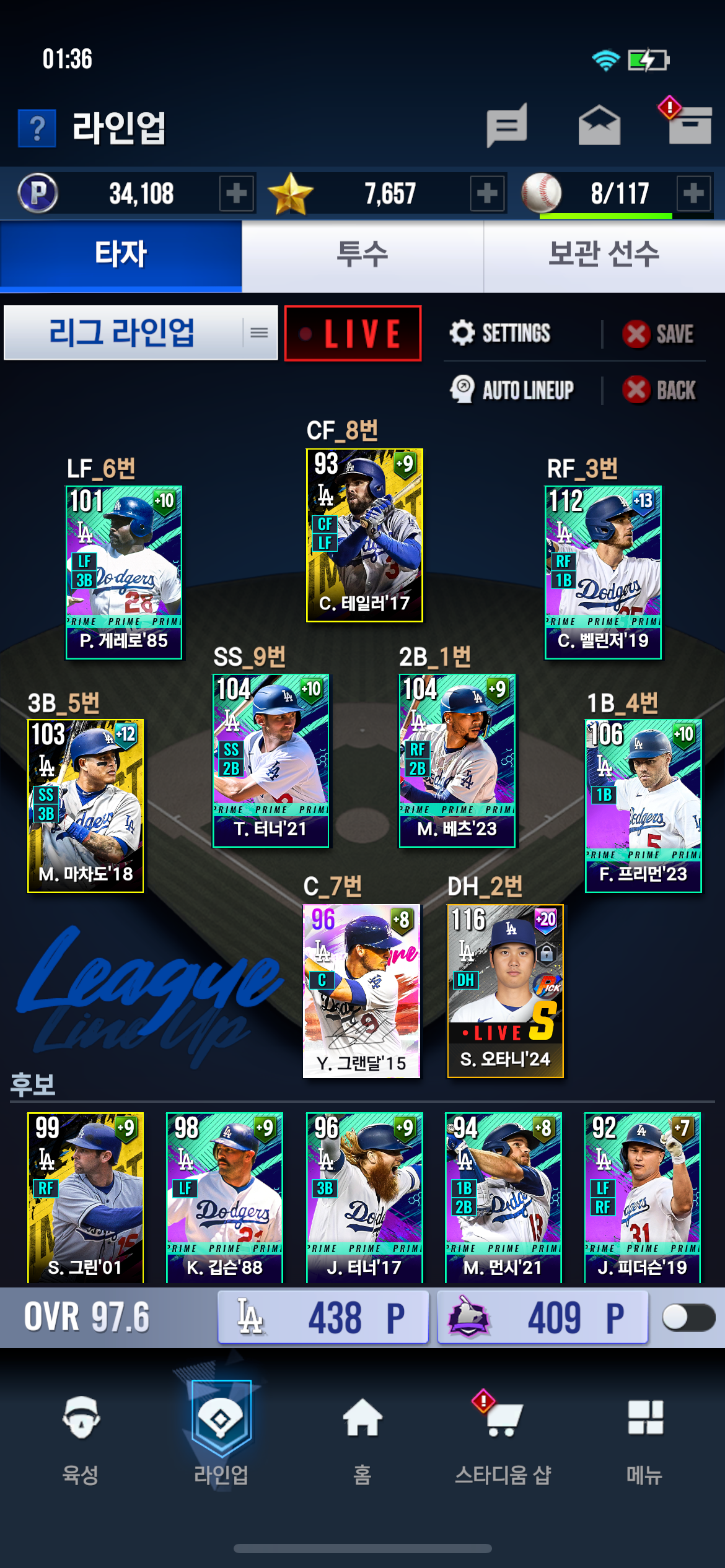Select bench player S. 그린'01
Viewport: 725px width, 1568px height.
click(86, 1196)
